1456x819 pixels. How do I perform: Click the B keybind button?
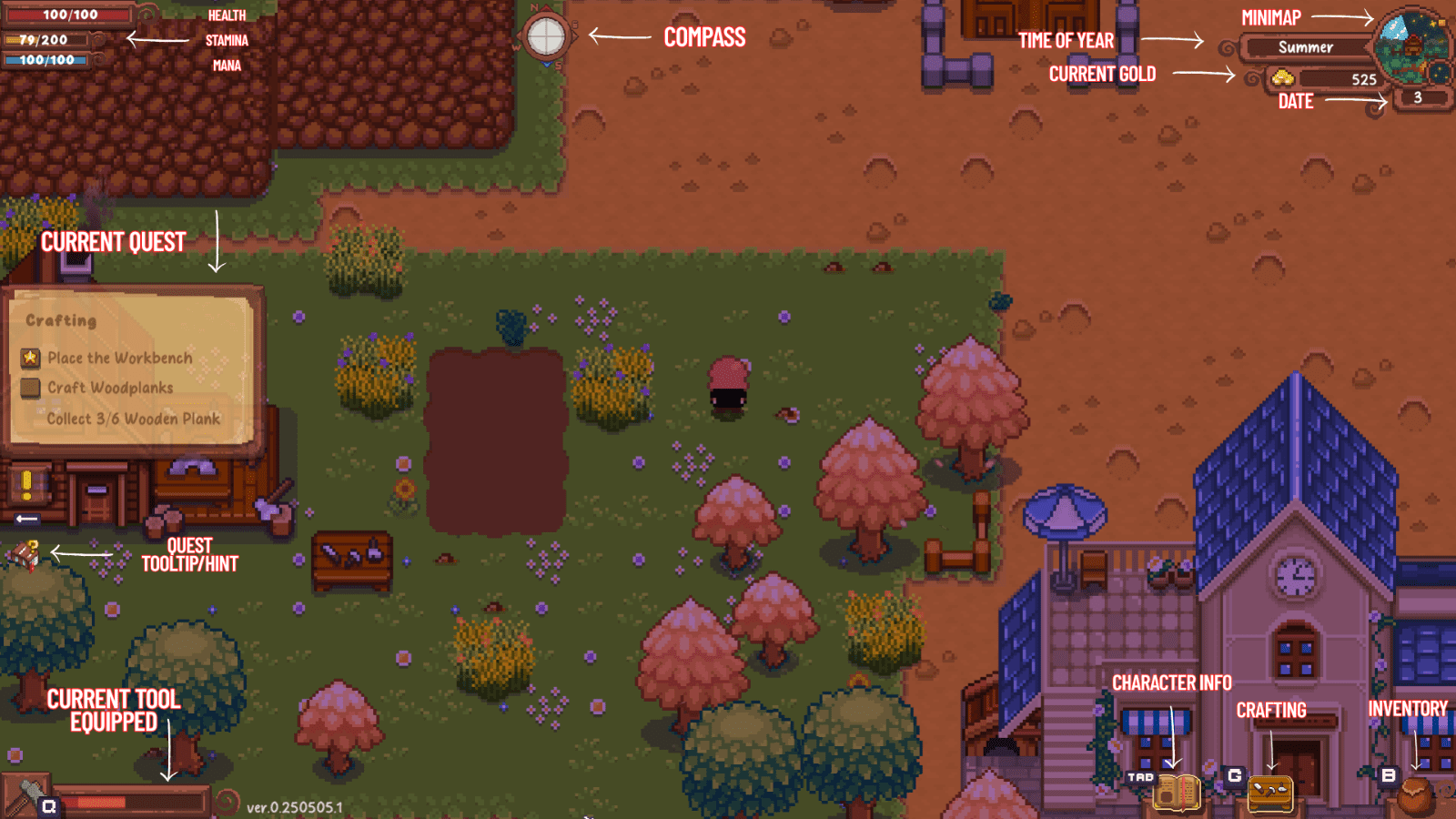(1387, 776)
